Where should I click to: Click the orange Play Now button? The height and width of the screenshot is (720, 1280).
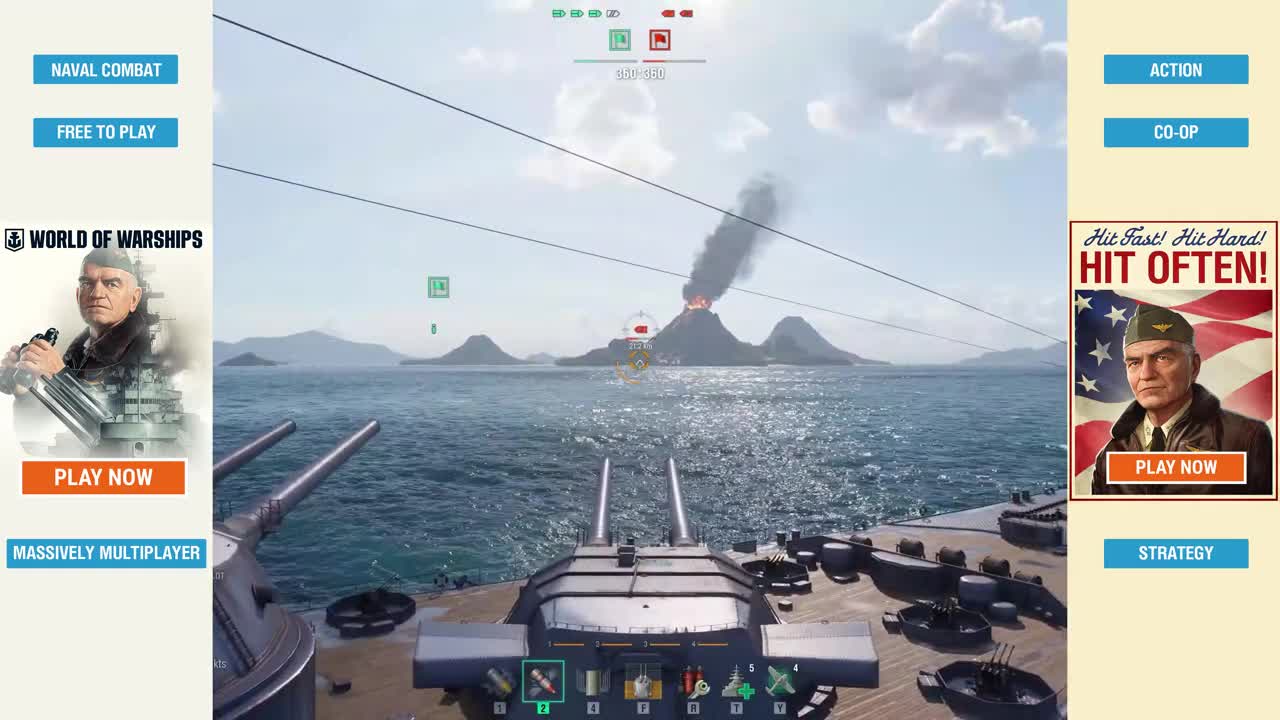(x=104, y=477)
